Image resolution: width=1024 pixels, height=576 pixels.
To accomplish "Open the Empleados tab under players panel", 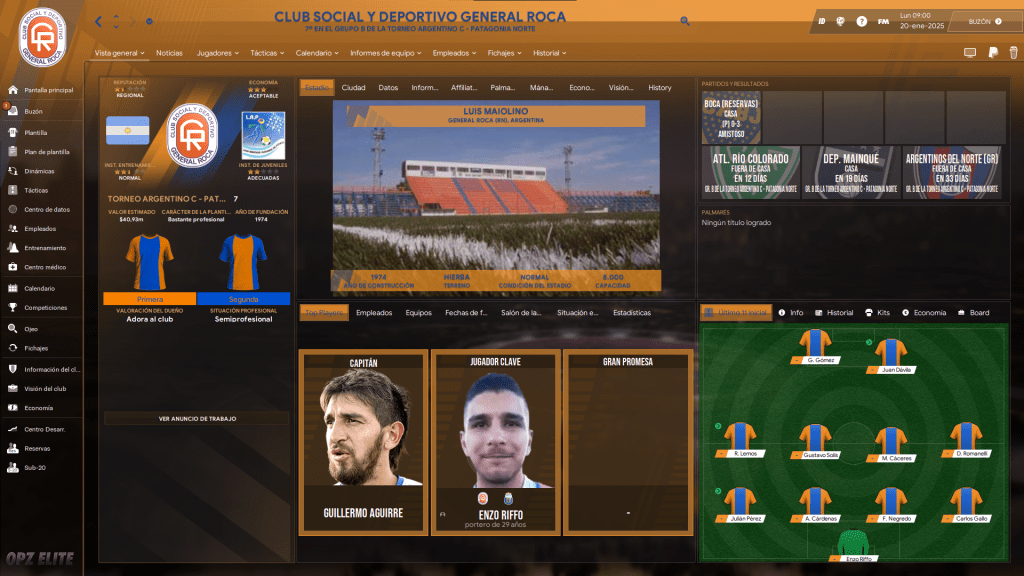I will 374,313.
